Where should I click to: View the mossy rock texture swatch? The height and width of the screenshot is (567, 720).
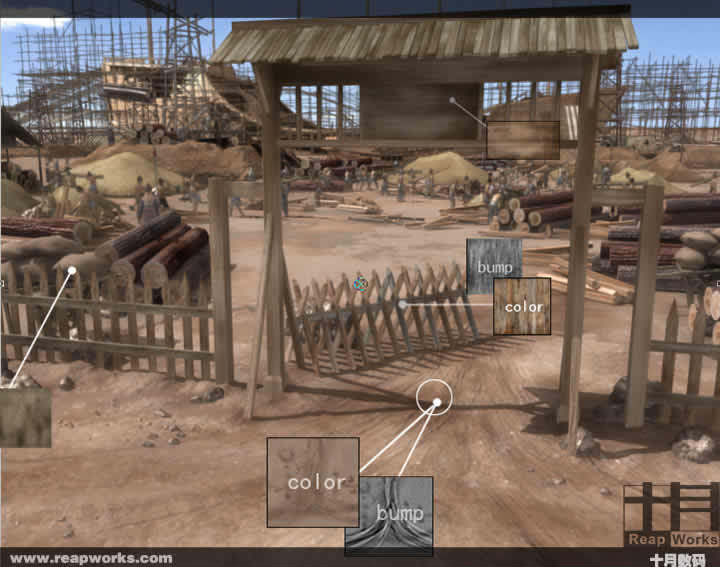pos(24,417)
